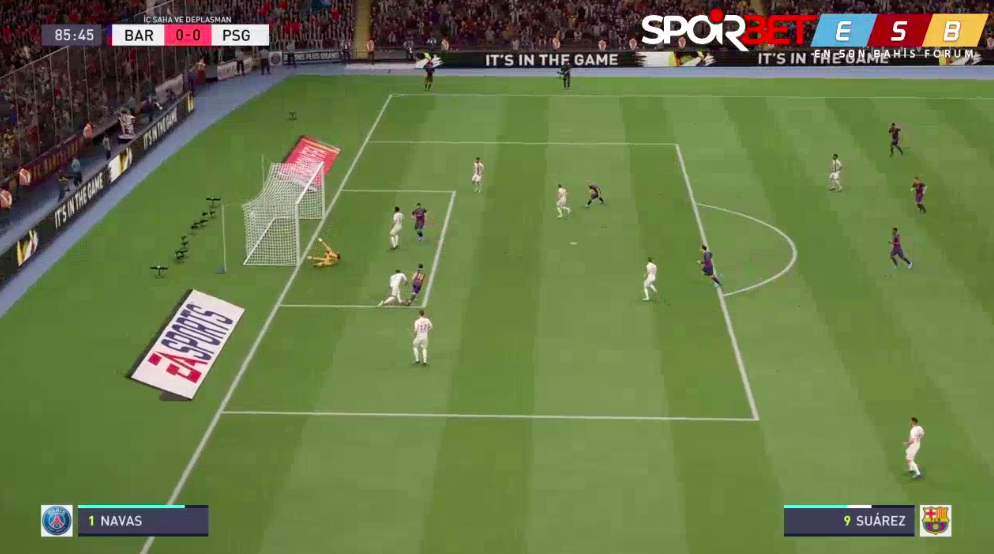The width and height of the screenshot is (994, 554).
Task: Select the Navas player name panel
Action: coord(143,521)
